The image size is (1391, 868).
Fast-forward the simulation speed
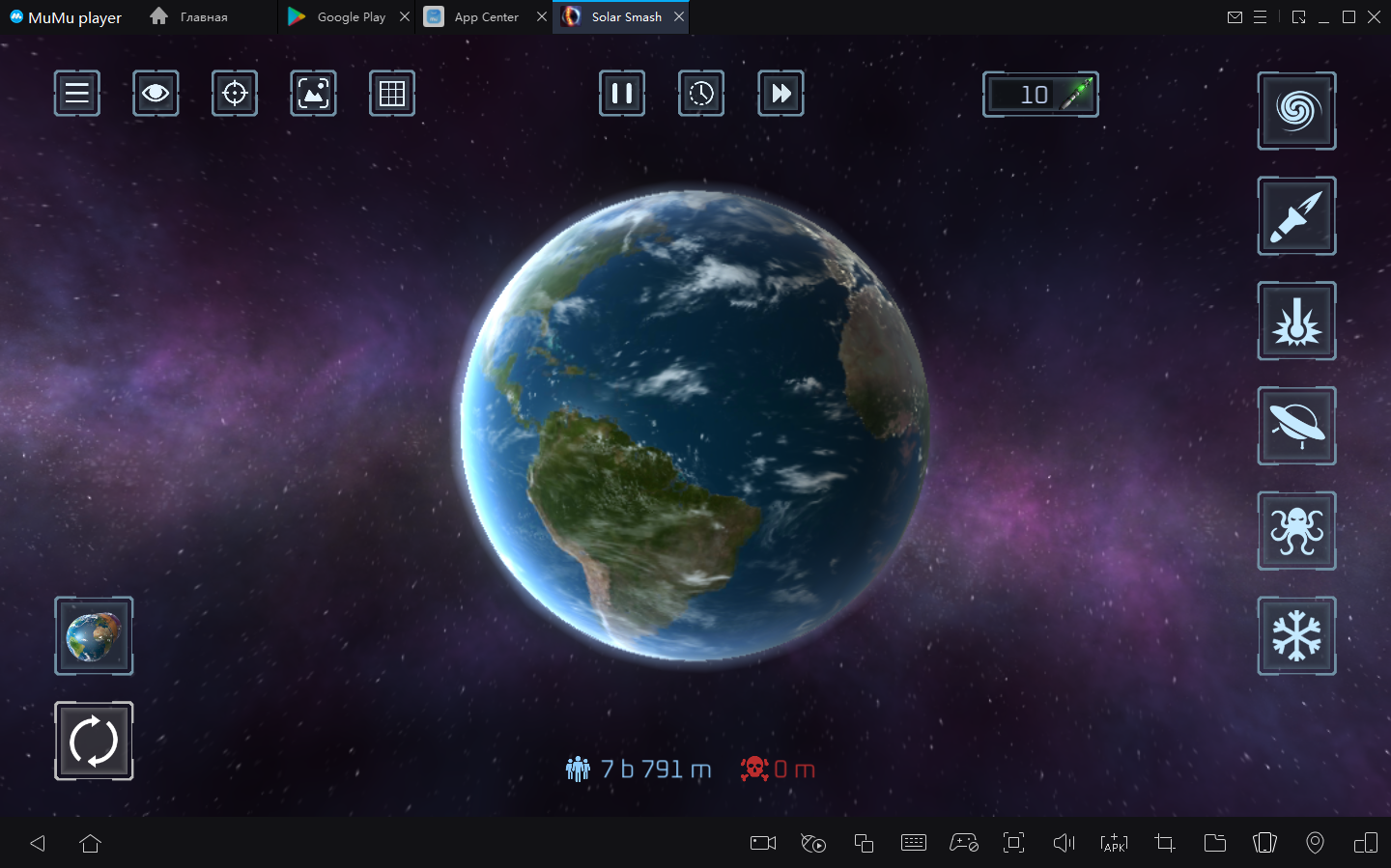tap(781, 94)
